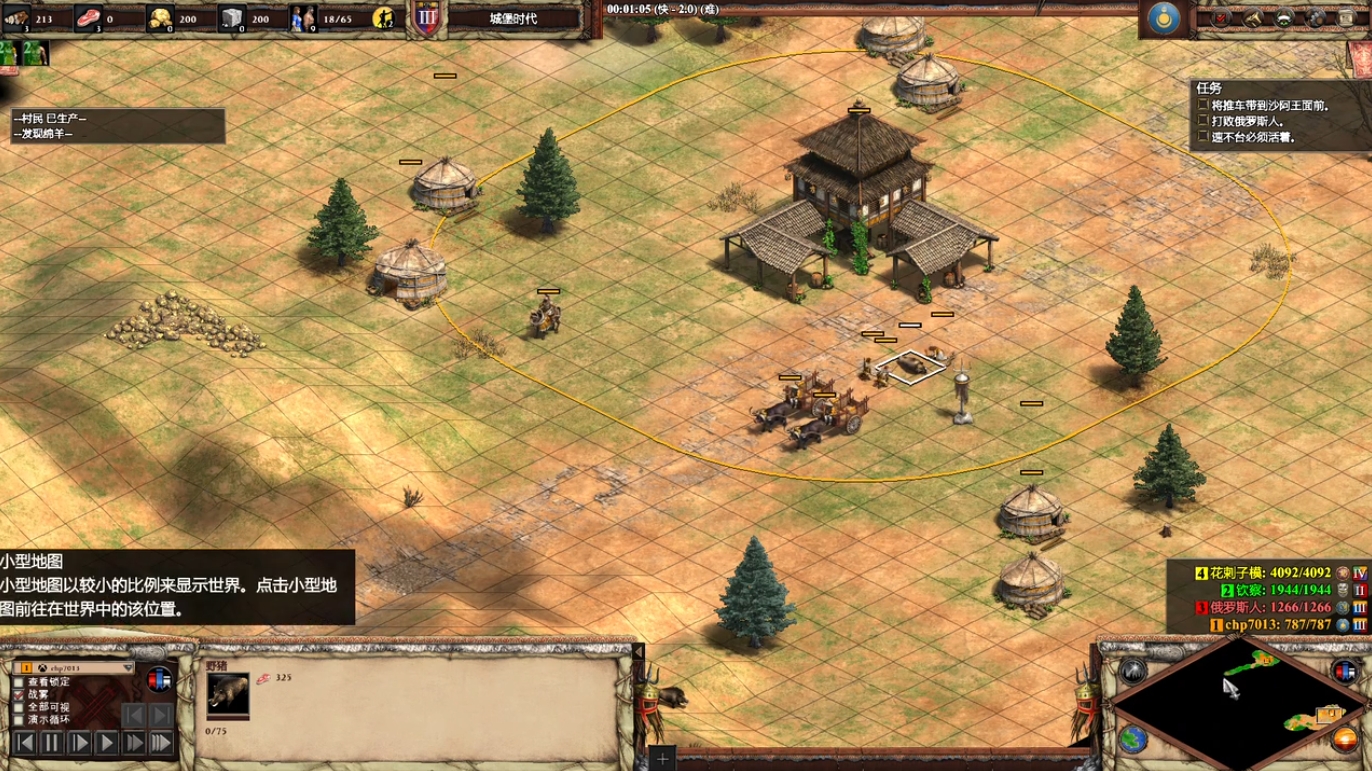Click the wild boar portrait
Viewport: 1372px width, 771px height.
point(228,692)
